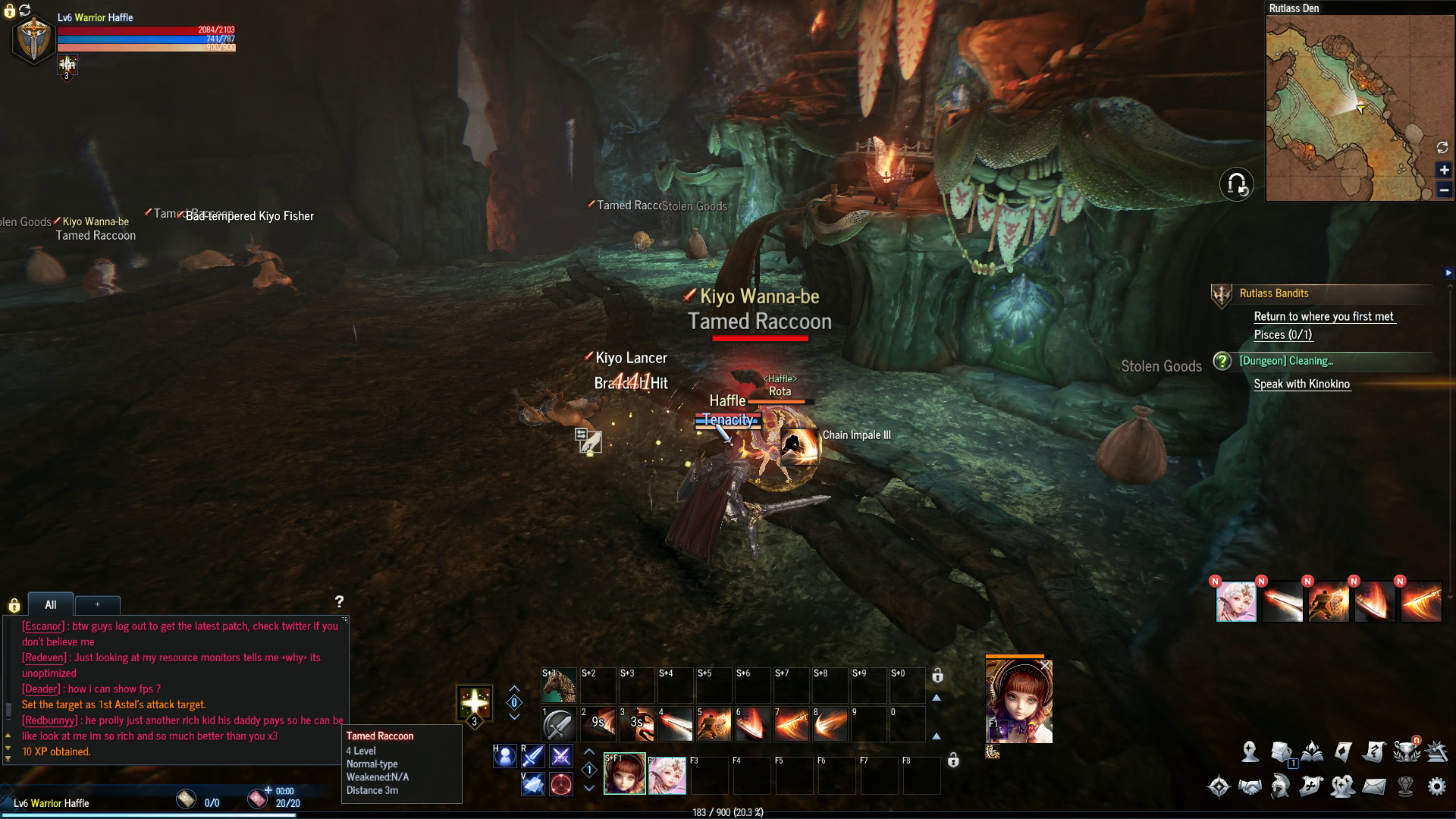Open chat help question mark
This screenshot has width=1456, height=819.
pos(339,601)
